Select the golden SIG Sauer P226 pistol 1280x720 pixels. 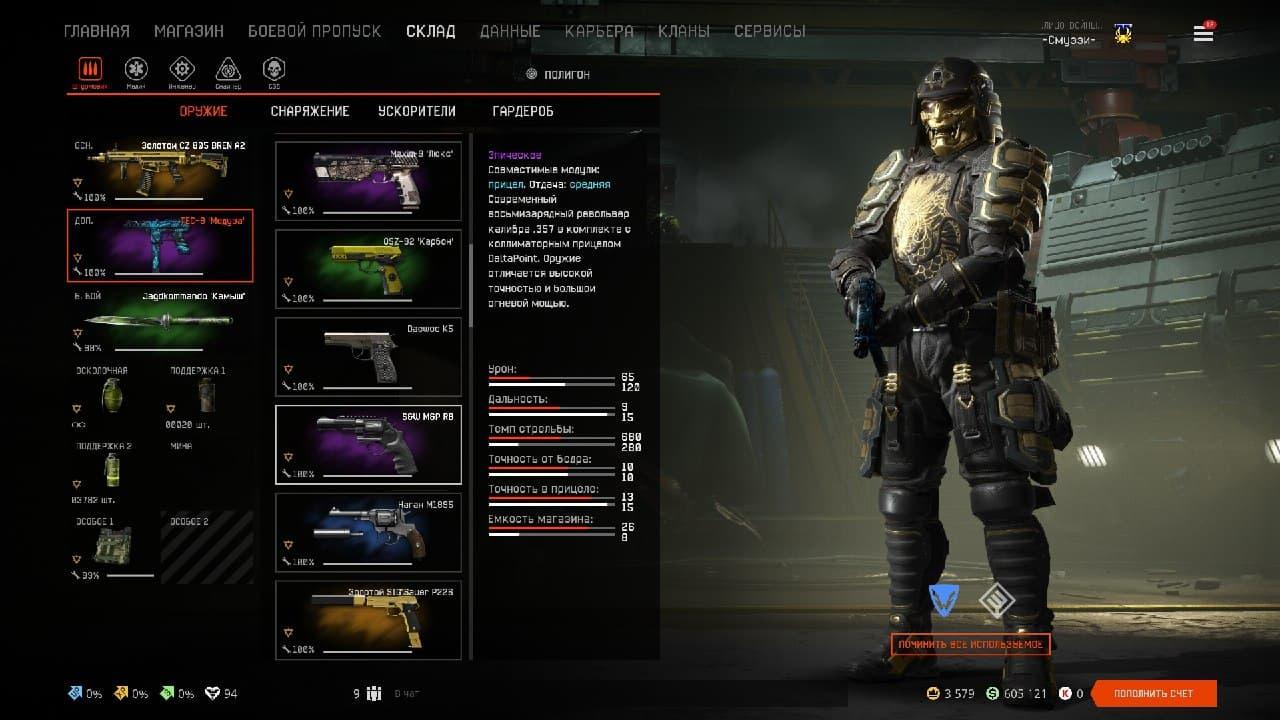pyautogui.click(x=368, y=619)
